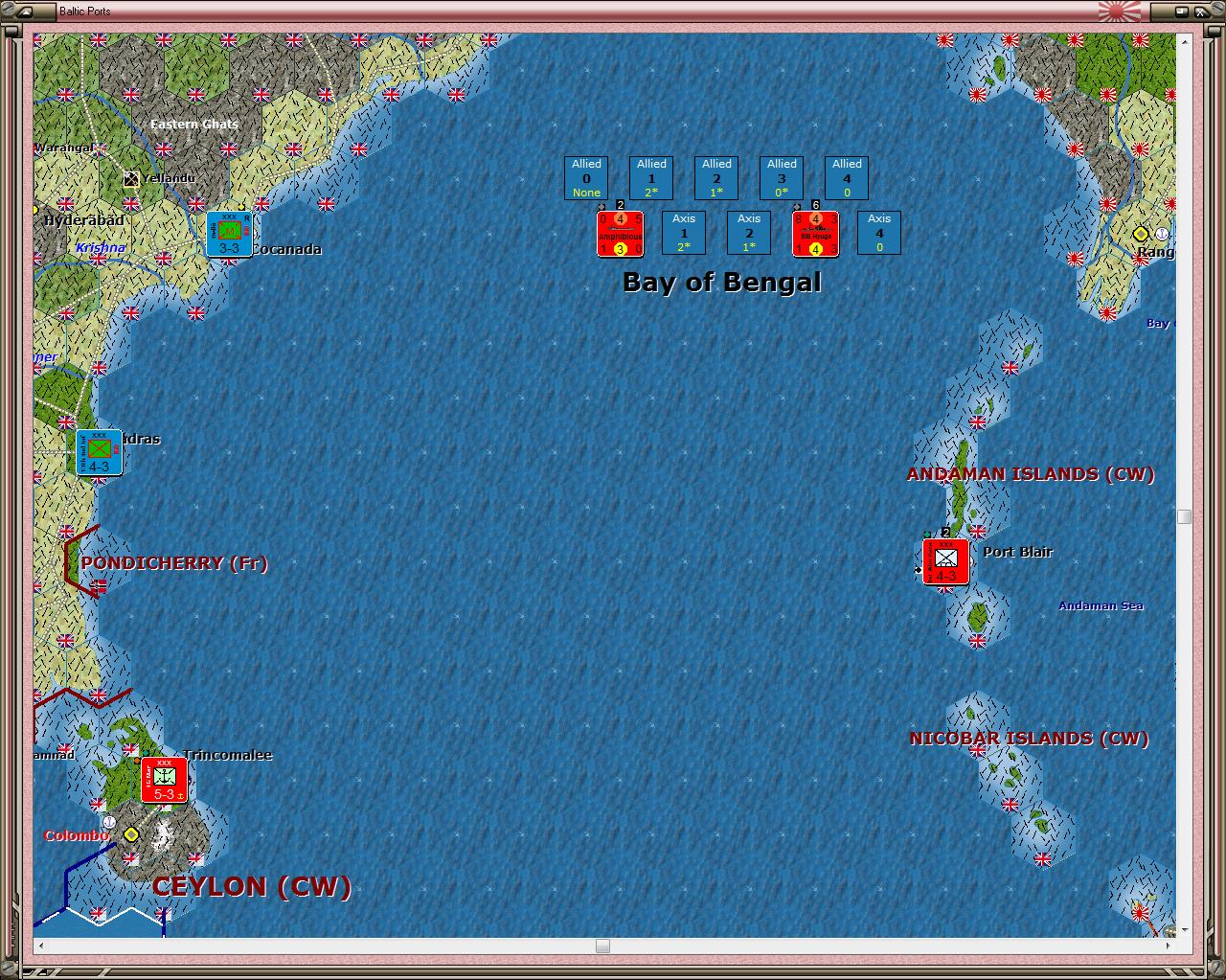This screenshot has height=980, width=1226.
Task: Click the yellow port symbol at Colombo
Action: point(131,834)
